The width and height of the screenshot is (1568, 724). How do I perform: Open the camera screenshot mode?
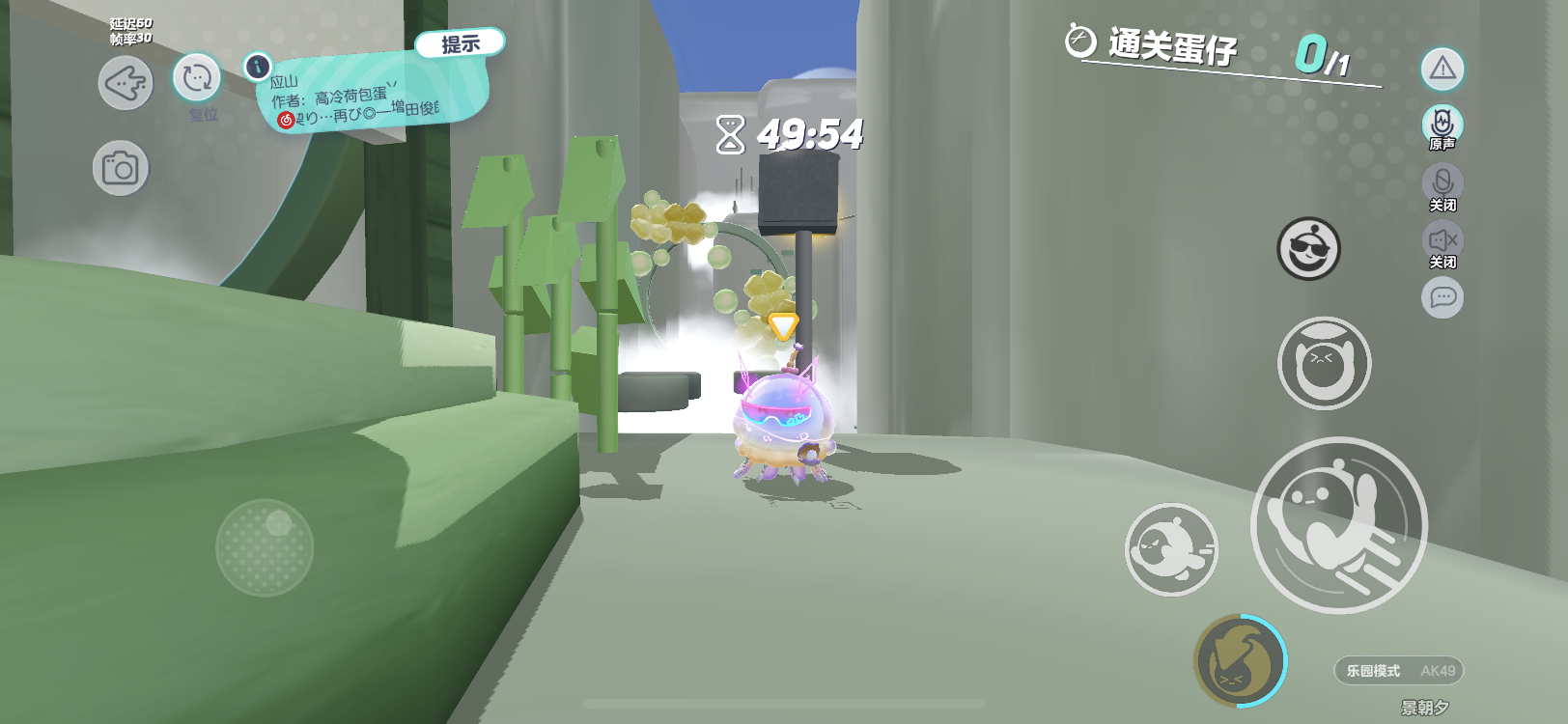121,169
